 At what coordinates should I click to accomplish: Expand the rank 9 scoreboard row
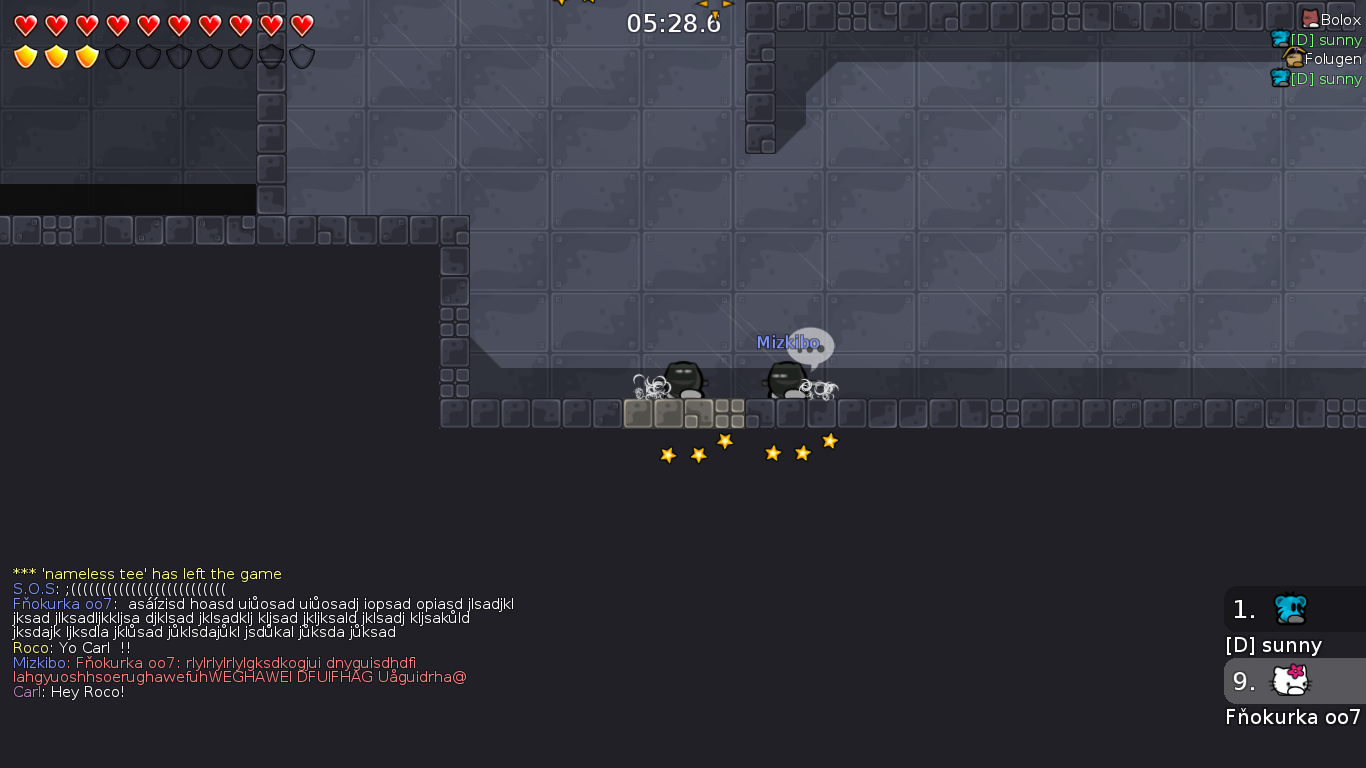(x=1243, y=681)
